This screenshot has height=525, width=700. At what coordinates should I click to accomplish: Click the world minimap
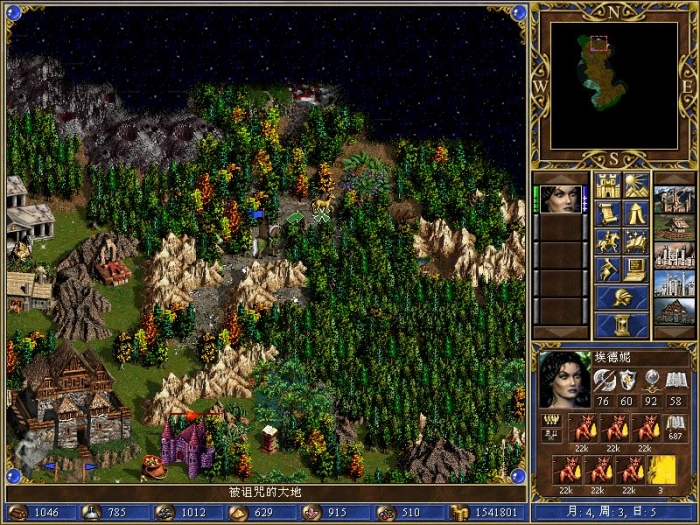click(614, 85)
